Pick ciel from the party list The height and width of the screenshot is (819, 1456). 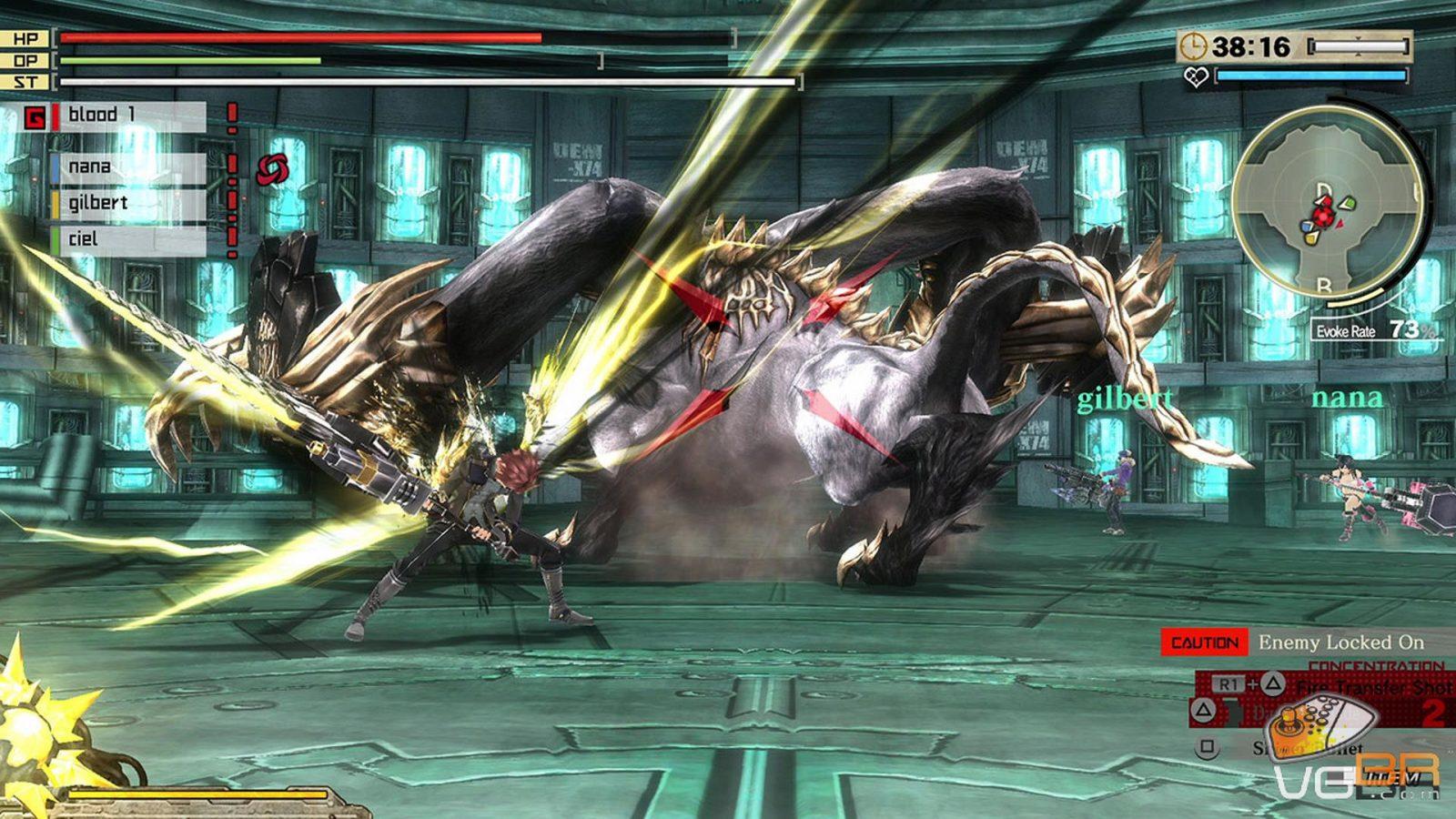[127, 239]
